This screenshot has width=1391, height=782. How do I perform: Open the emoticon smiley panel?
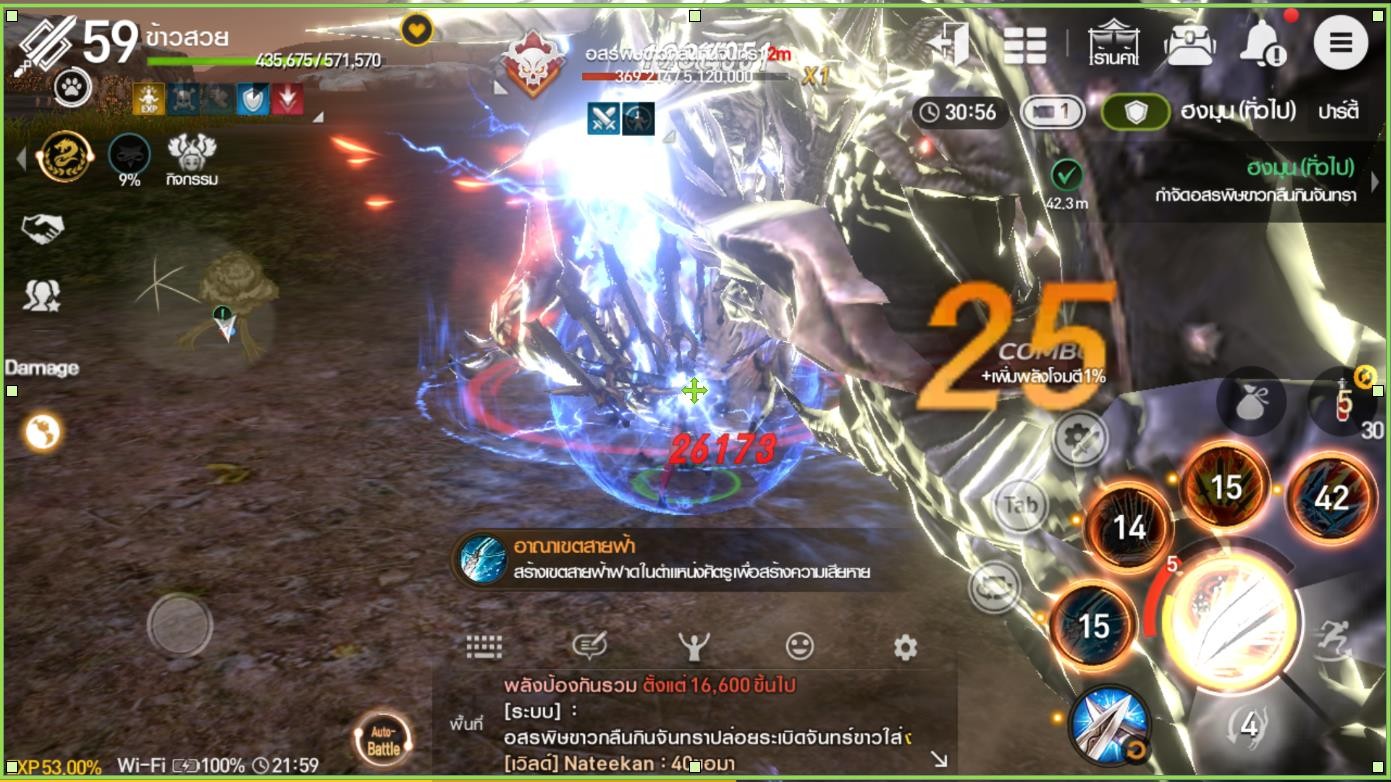click(x=799, y=647)
